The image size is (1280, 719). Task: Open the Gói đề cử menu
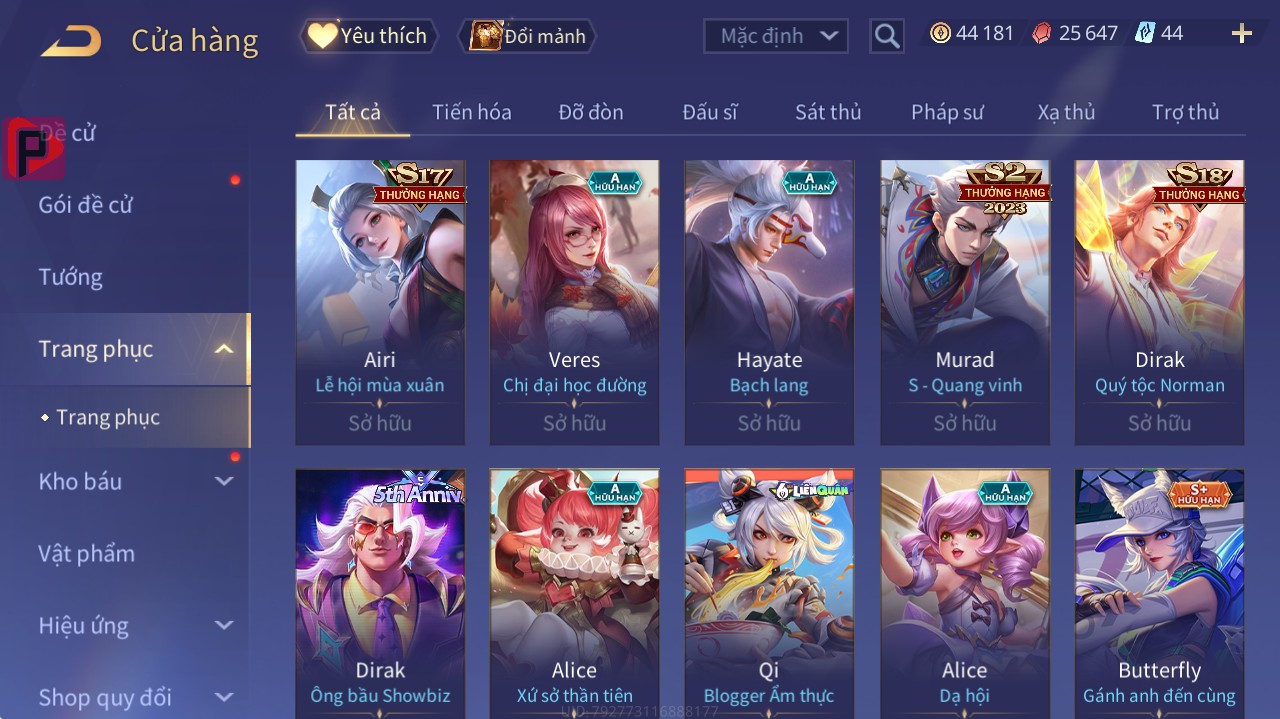(x=86, y=205)
